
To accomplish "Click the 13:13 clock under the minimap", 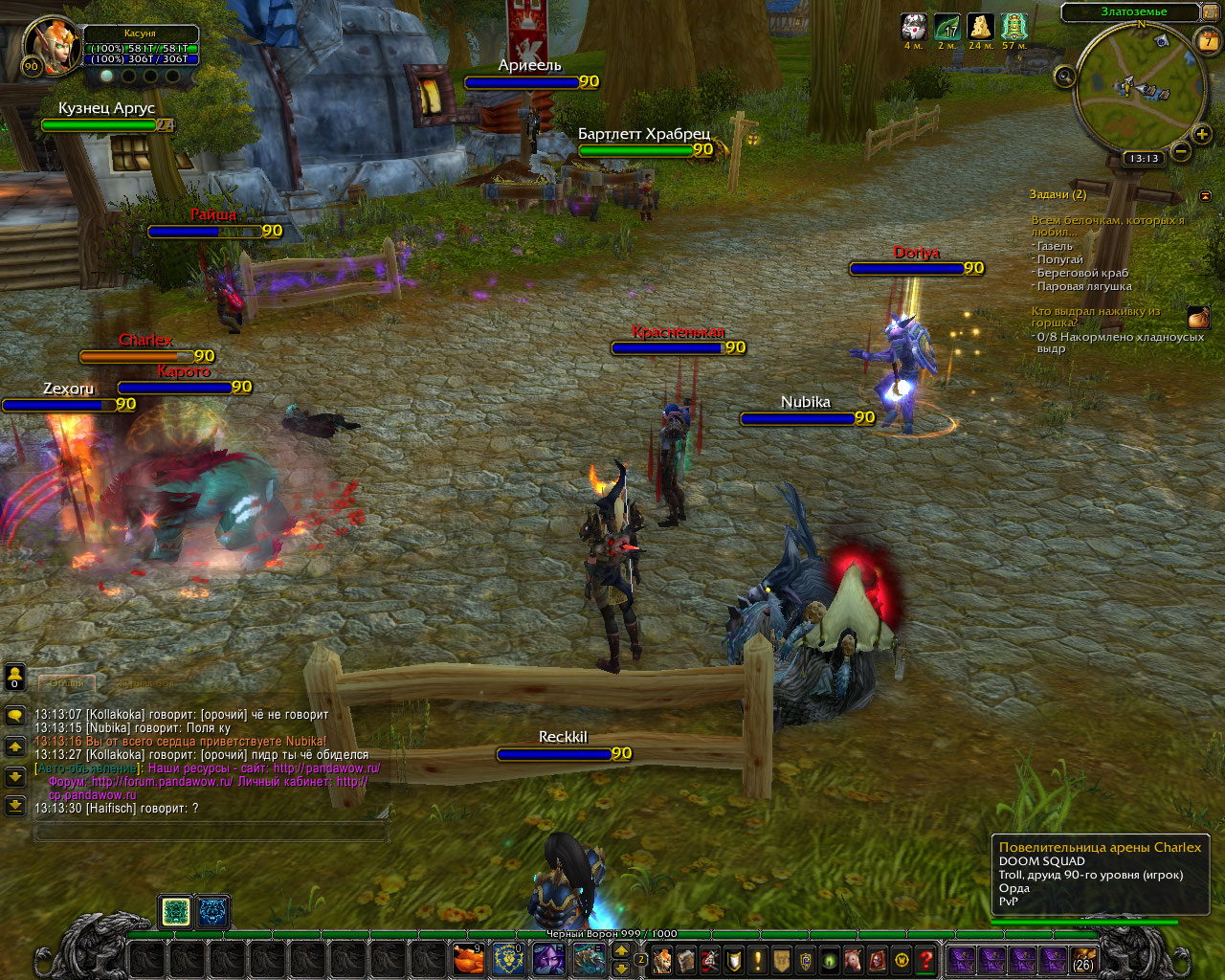I will [1144, 158].
